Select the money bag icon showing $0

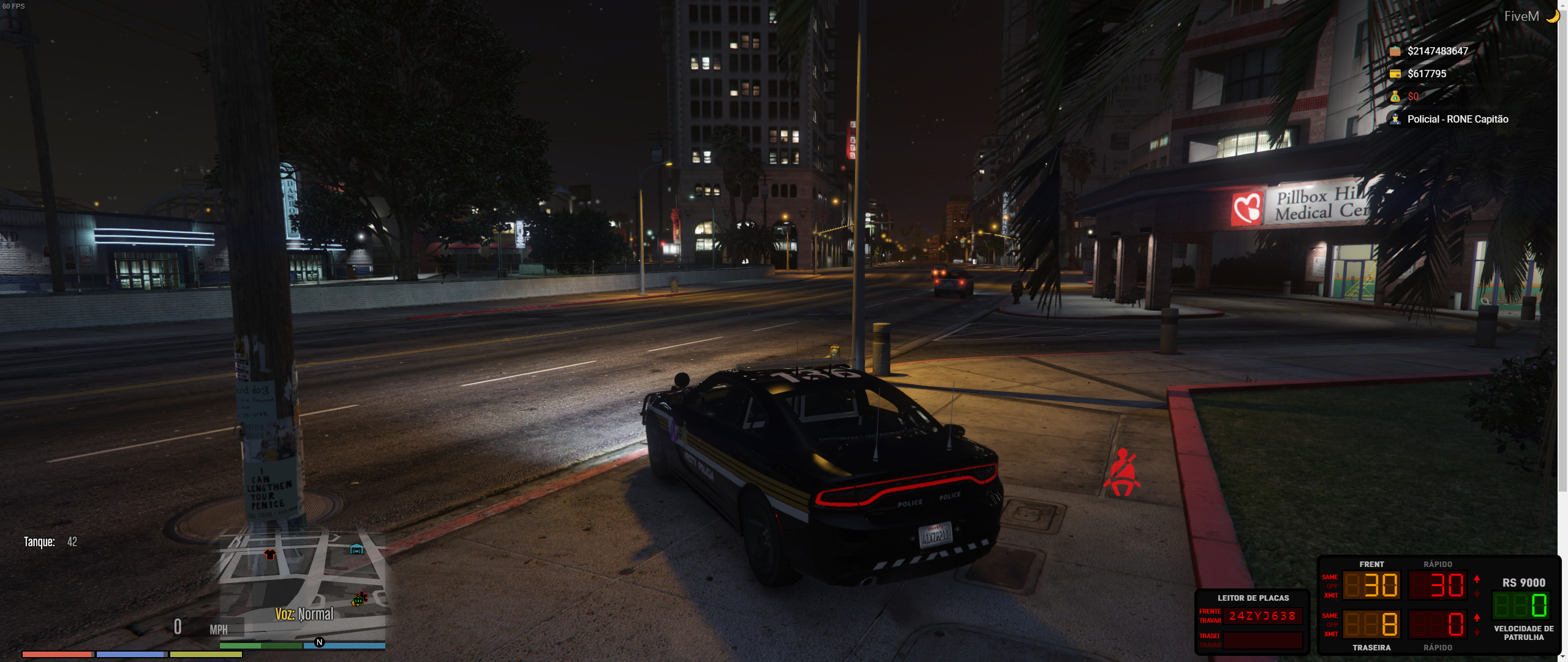1395,97
